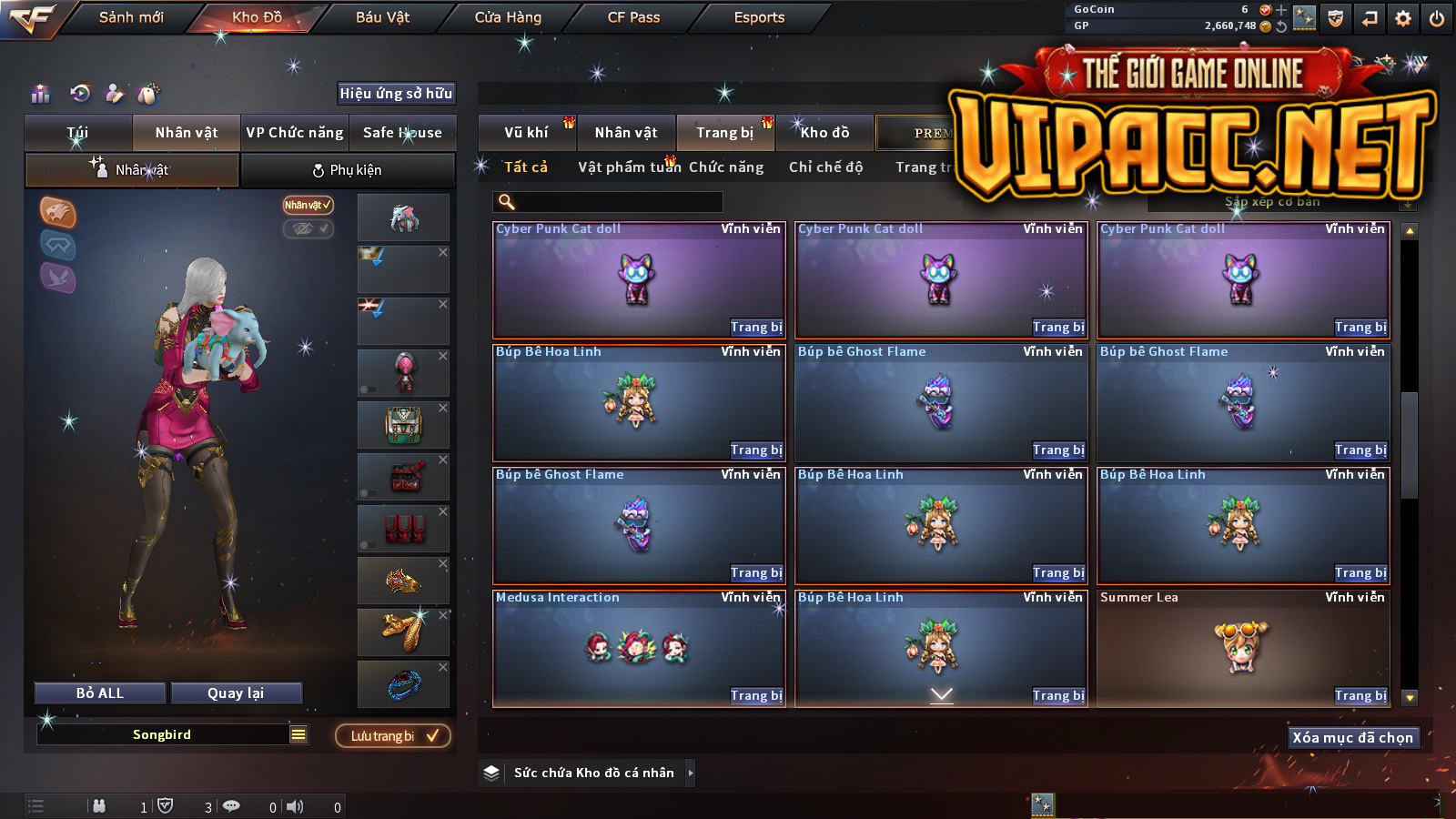Go to the Cửa Hàng shop
The image size is (1456, 819).
click(x=508, y=17)
